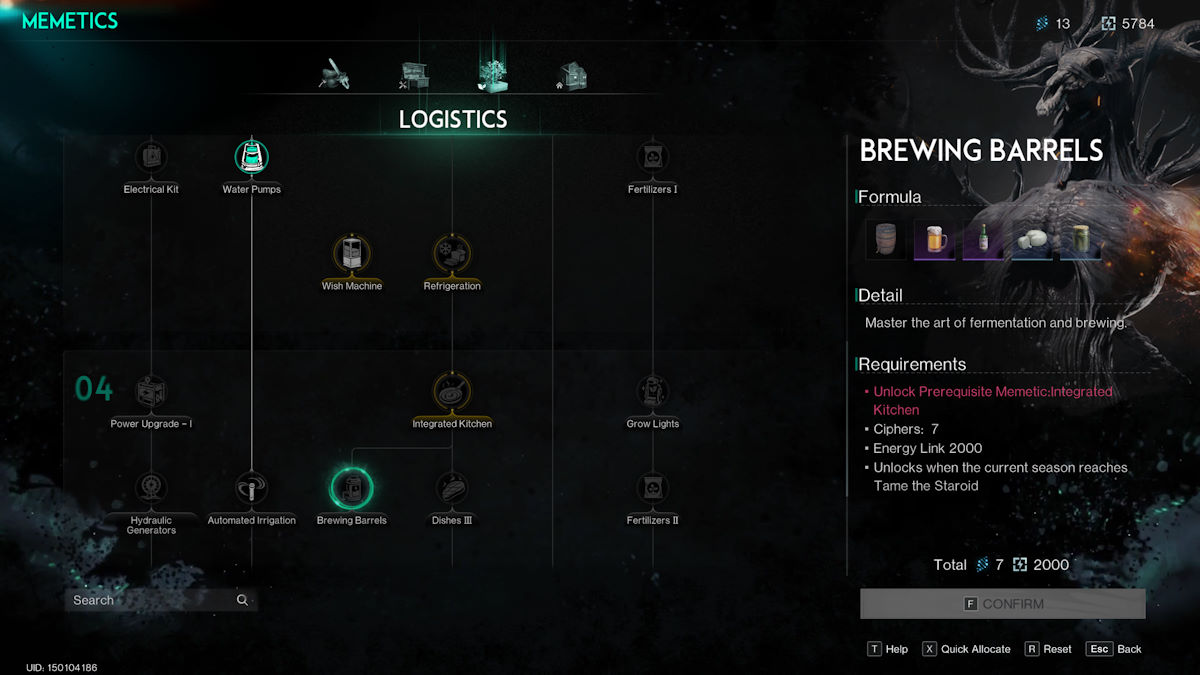Choose the Water Pumps node
Image resolution: width=1200 pixels, height=675 pixels.
(251, 157)
